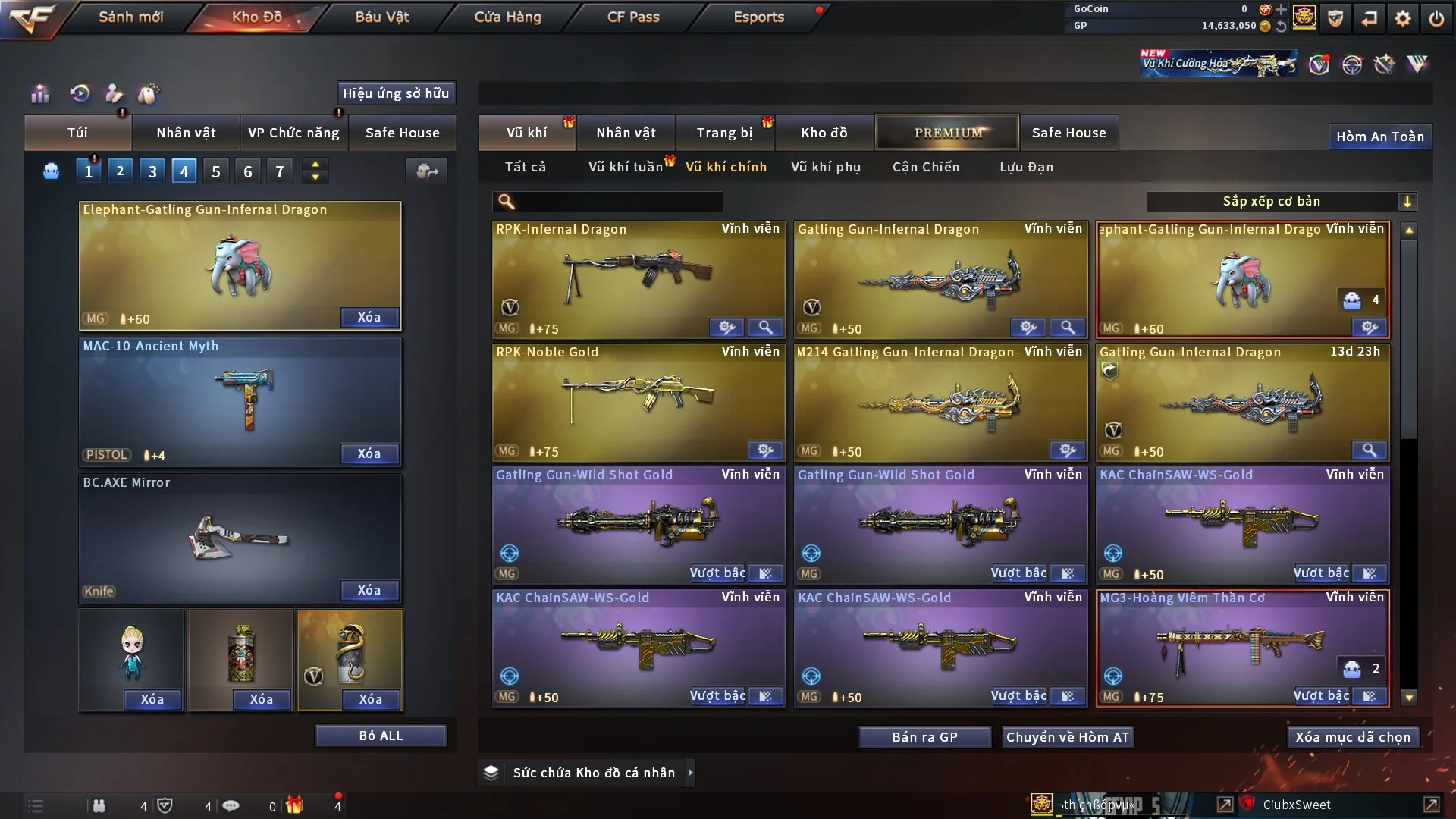Open the Cửa Hàng shop menu
This screenshot has height=819, width=1456.
[x=507, y=17]
